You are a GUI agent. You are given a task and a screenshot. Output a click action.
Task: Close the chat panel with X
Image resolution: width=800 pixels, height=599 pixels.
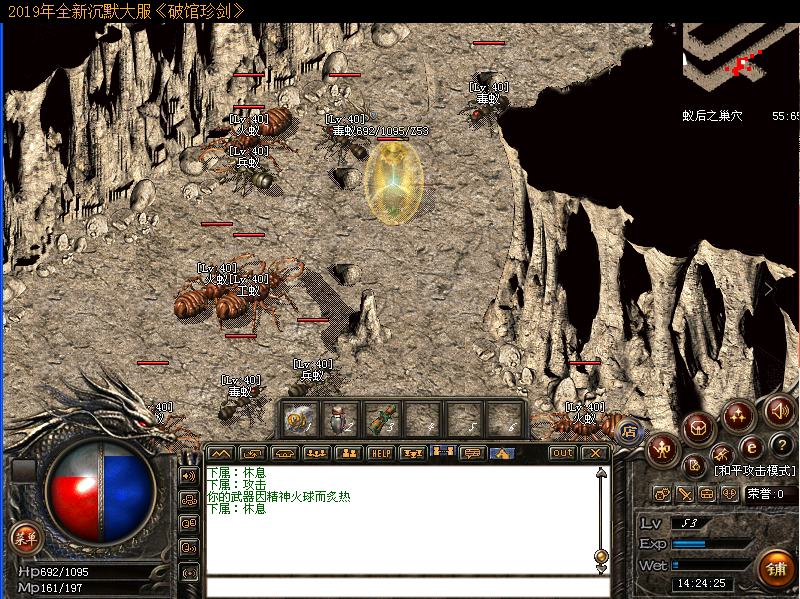coord(595,453)
